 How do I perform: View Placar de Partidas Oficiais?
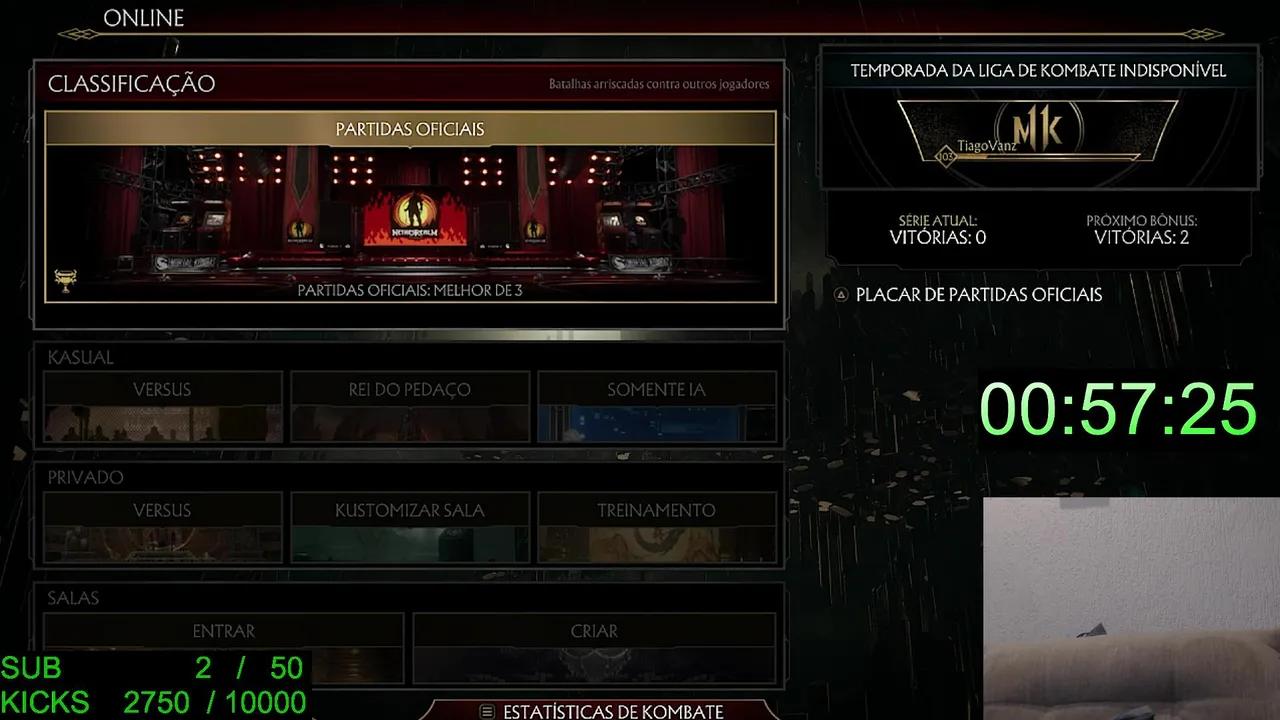pos(977,295)
